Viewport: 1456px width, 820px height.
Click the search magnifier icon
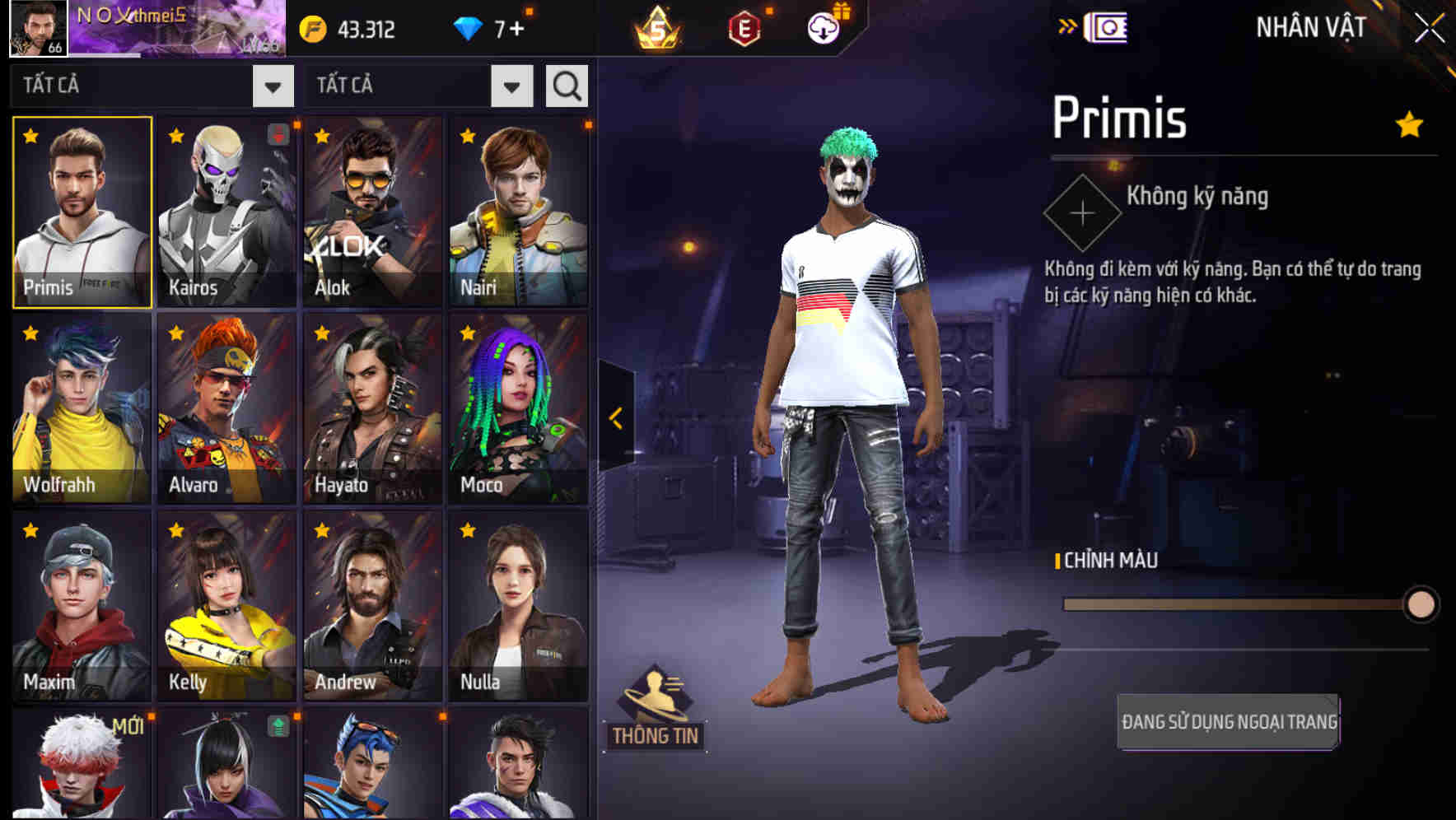(x=566, y=86)
